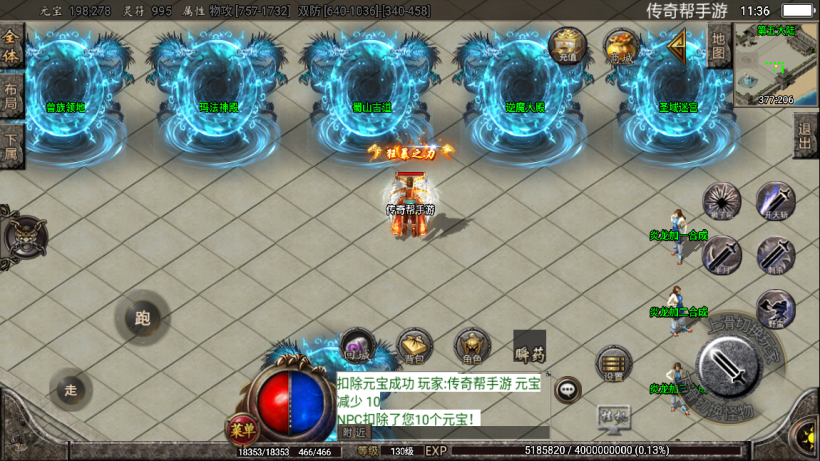Click the minimap of 第五大陆
The image size is (820, 461).
tap(775, 64)
